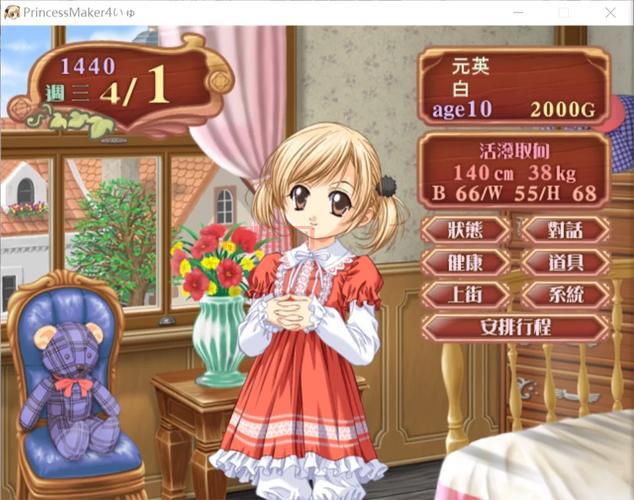Close the PrincessMaker4 window

point(610,12)
